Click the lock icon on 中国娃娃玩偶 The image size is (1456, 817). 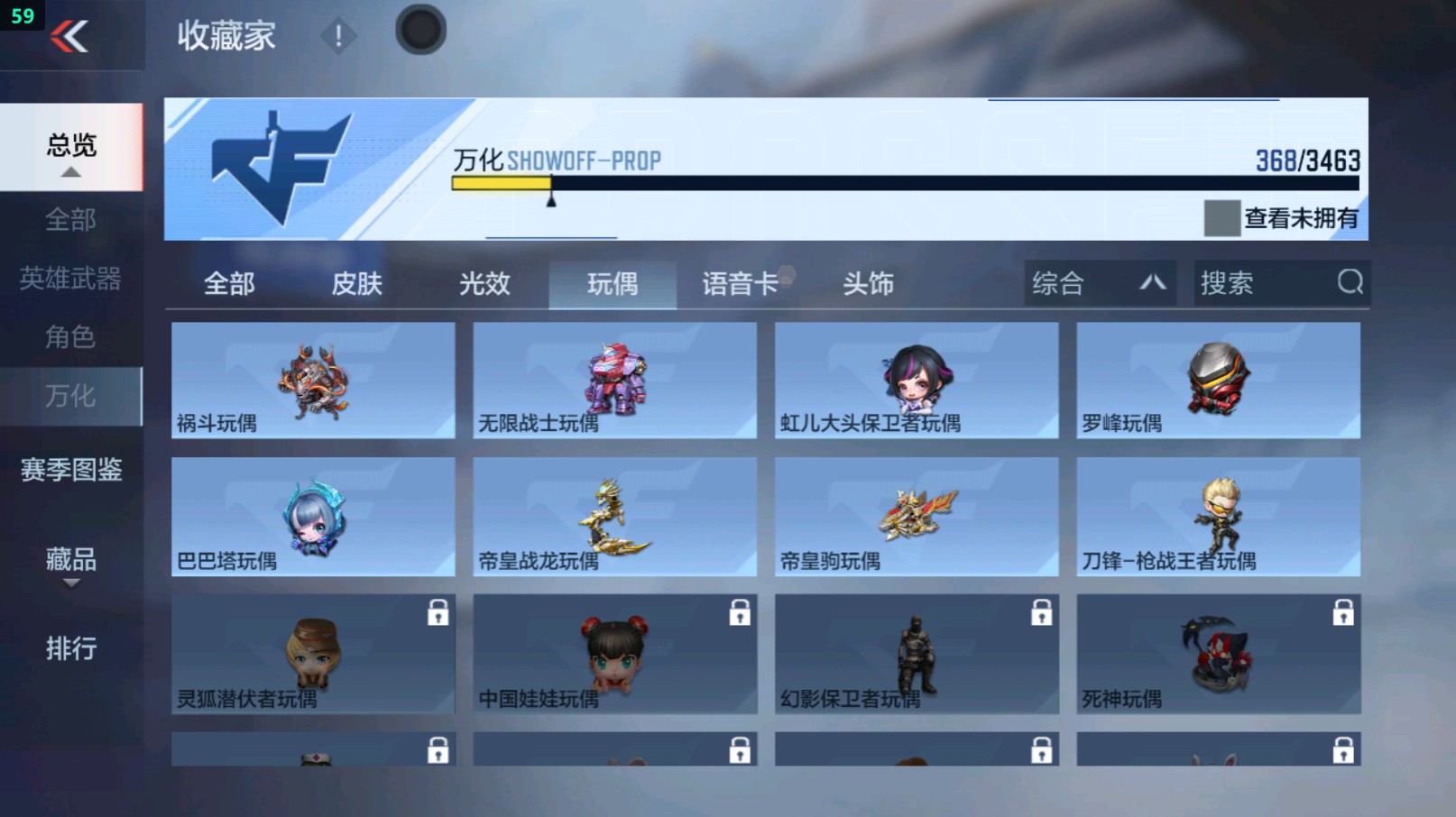(x=741, y=613)
